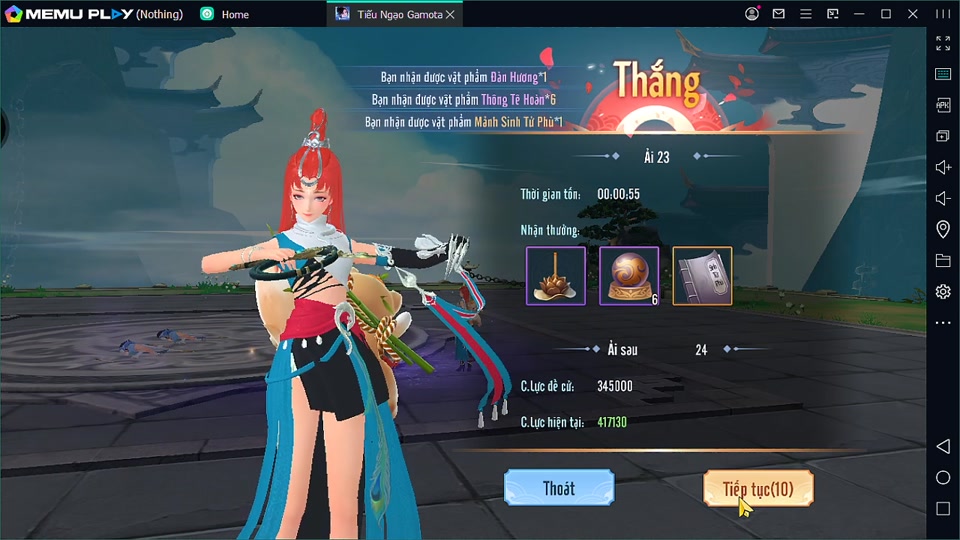Tap the Android back triangle button
The height and width of the screenshot is (540, 960).
943,446
